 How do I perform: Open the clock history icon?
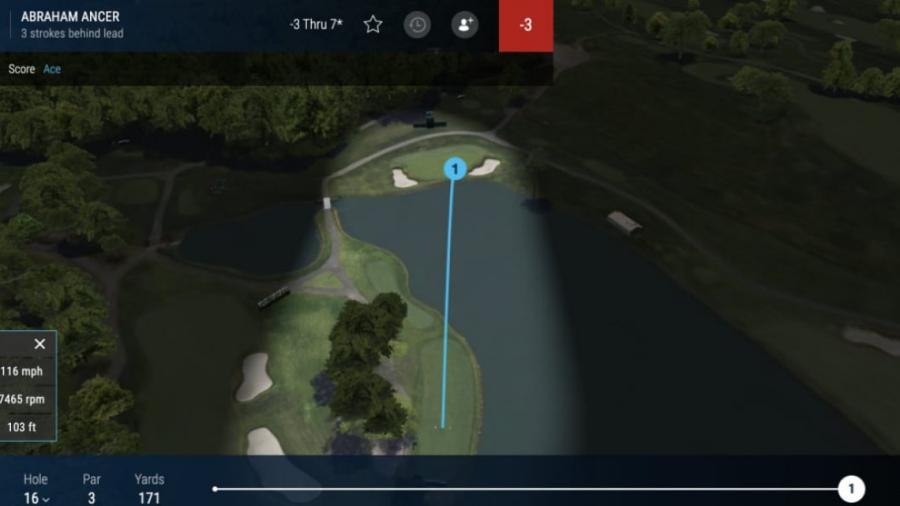(x=417, y=24)
